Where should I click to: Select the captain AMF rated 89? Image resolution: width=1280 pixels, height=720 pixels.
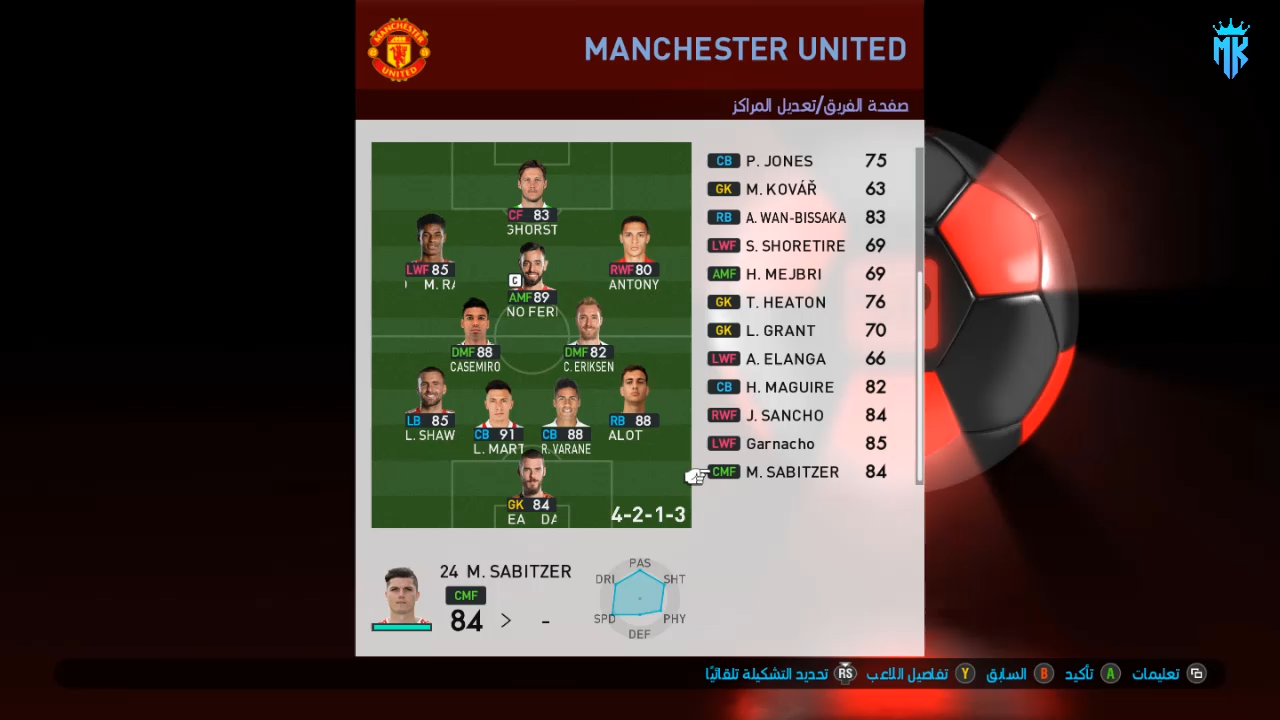pyautogui.click(x=532, y=277)
